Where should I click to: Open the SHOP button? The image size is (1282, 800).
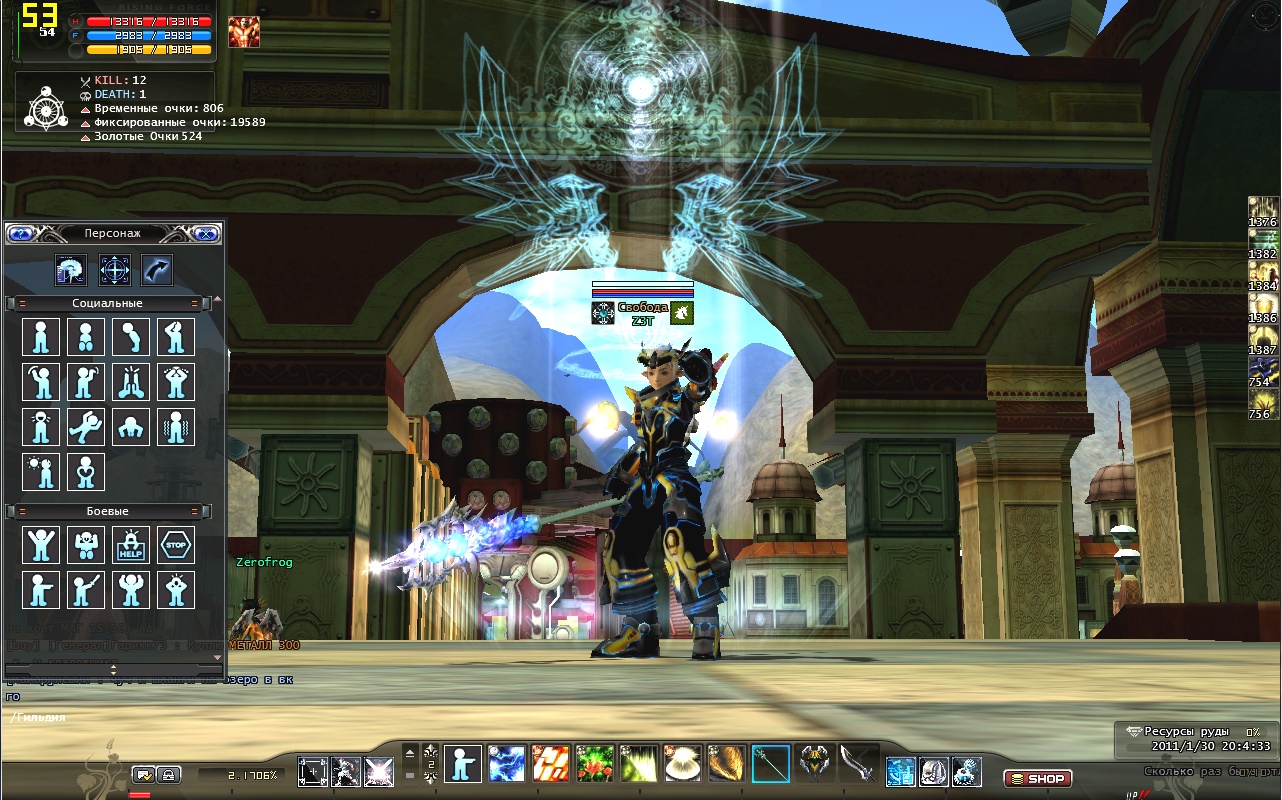point(1037,778)
